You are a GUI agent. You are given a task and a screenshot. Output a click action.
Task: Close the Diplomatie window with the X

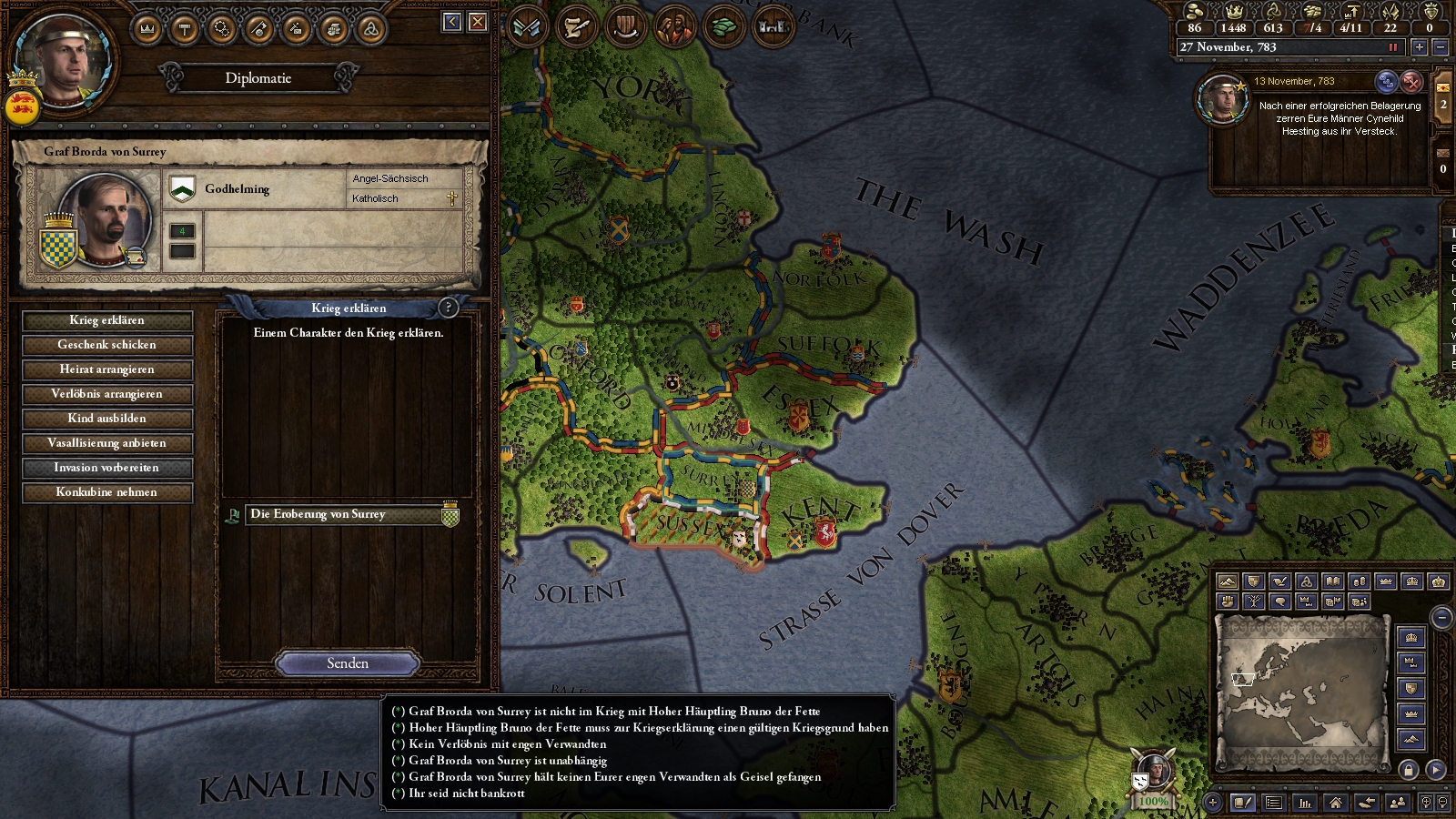478,22
